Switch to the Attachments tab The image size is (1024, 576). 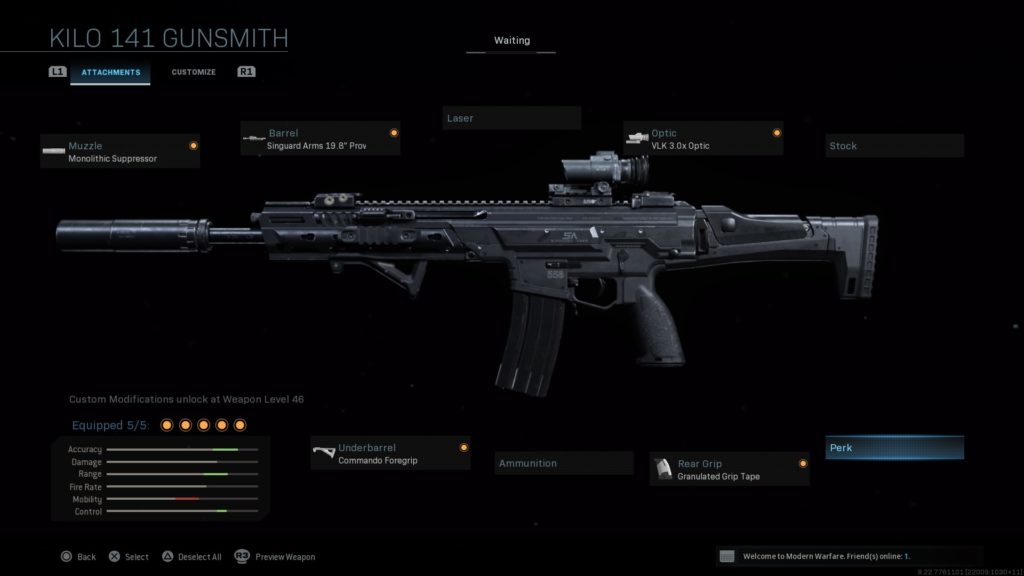coord(110,72)
